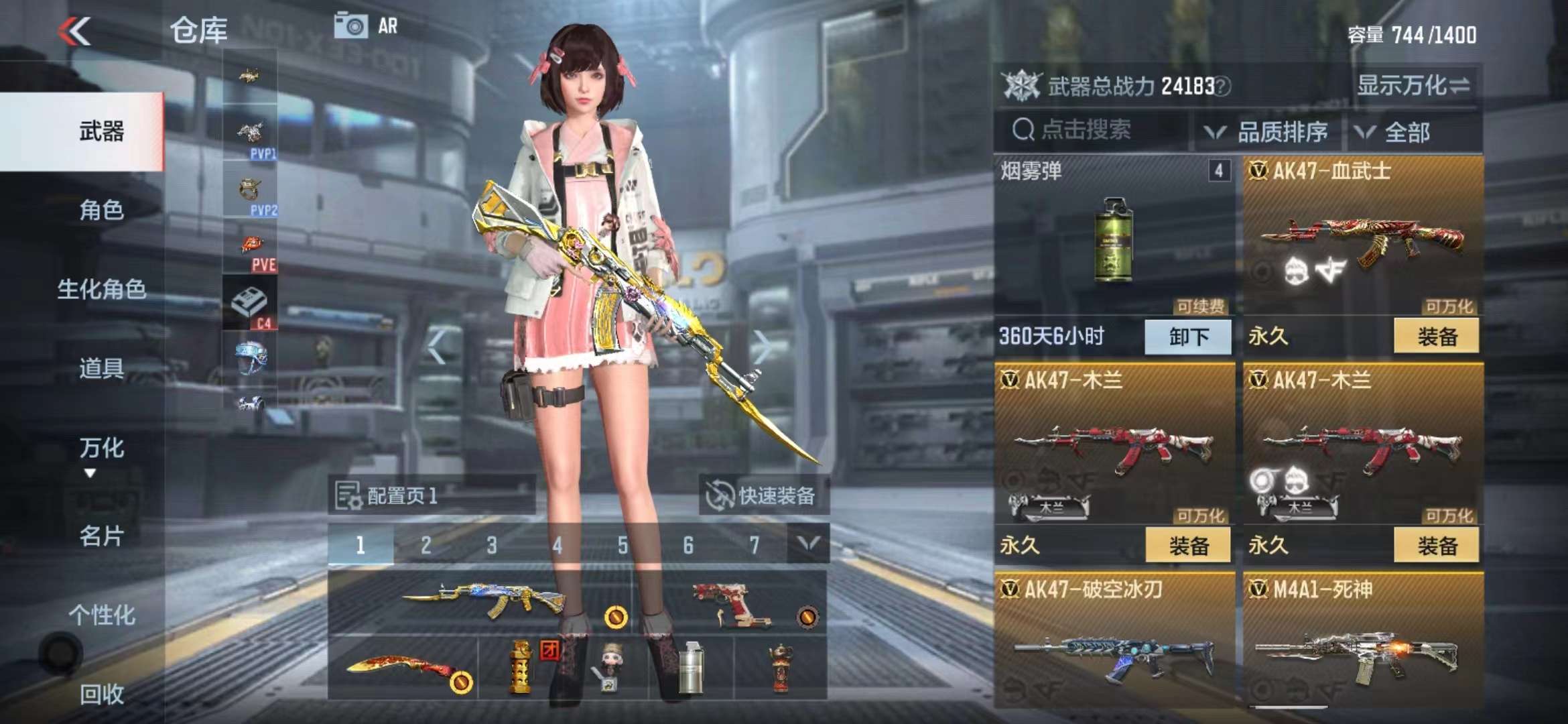Open the AR camera mode
1568x724 pixels.
[x=366, y=26]
